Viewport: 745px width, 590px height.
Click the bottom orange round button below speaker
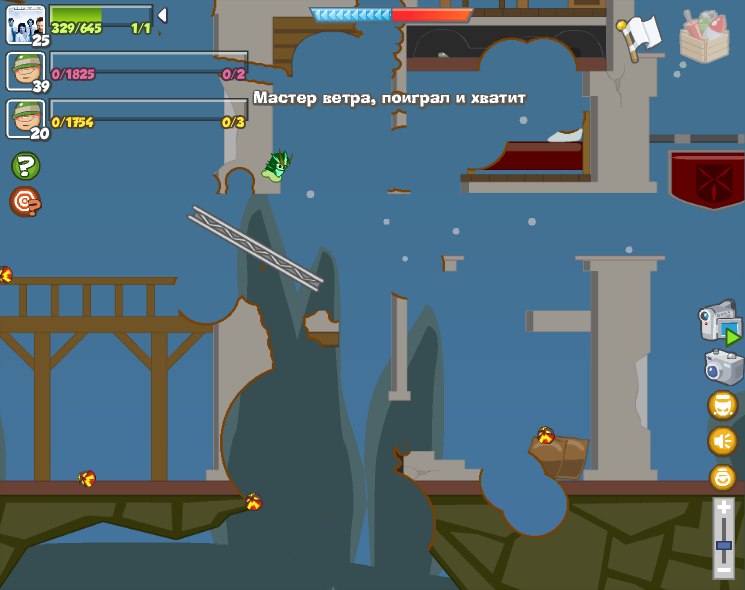722,477
